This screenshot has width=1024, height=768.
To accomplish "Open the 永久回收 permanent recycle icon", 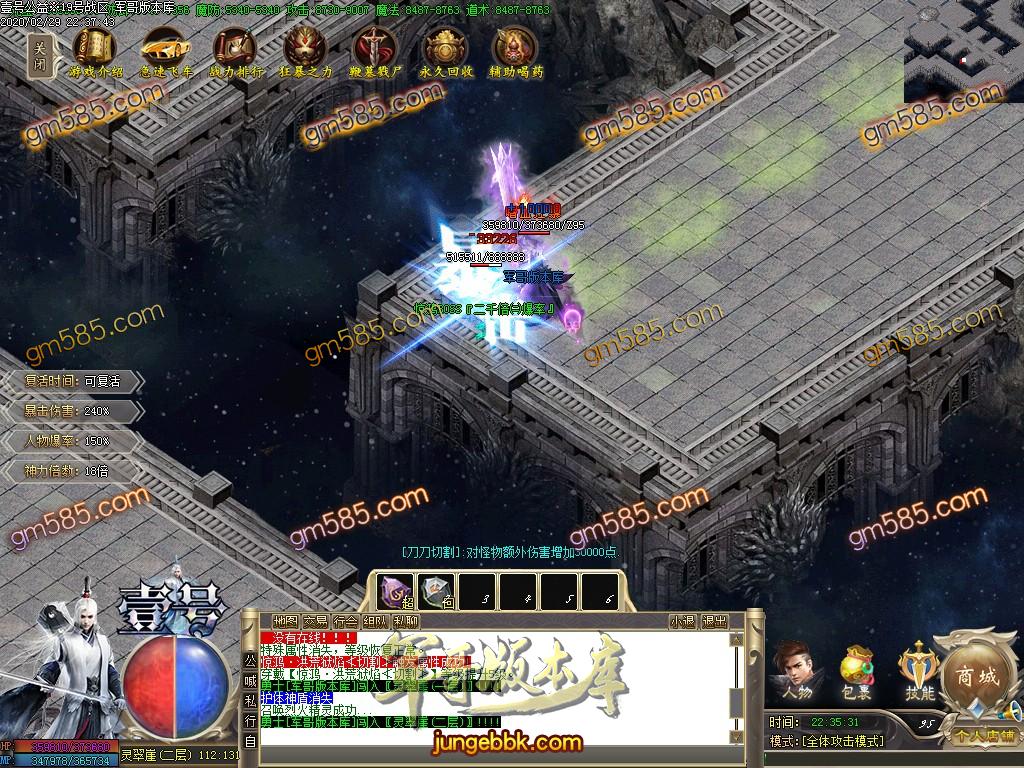I will 445,49.
